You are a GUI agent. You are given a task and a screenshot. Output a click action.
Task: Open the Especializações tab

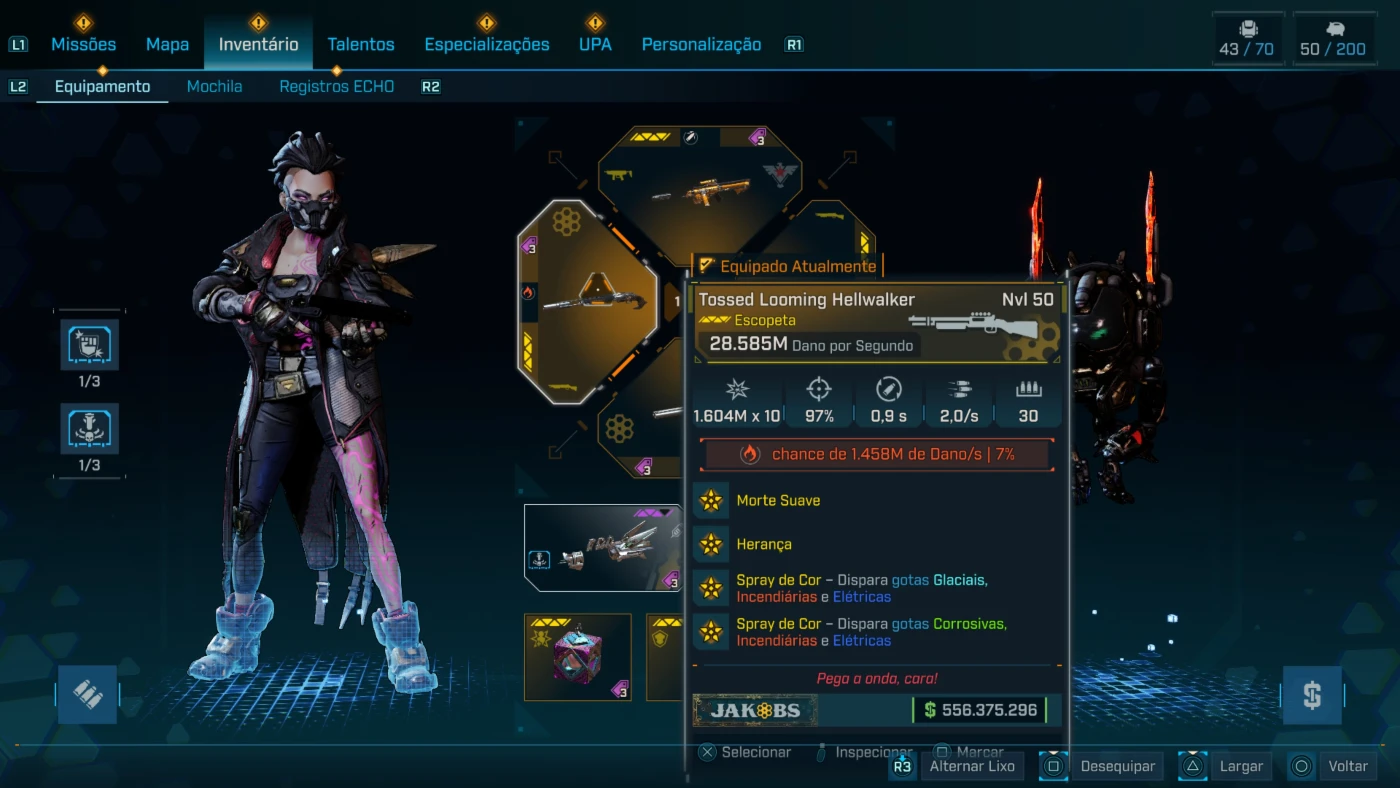487,44
